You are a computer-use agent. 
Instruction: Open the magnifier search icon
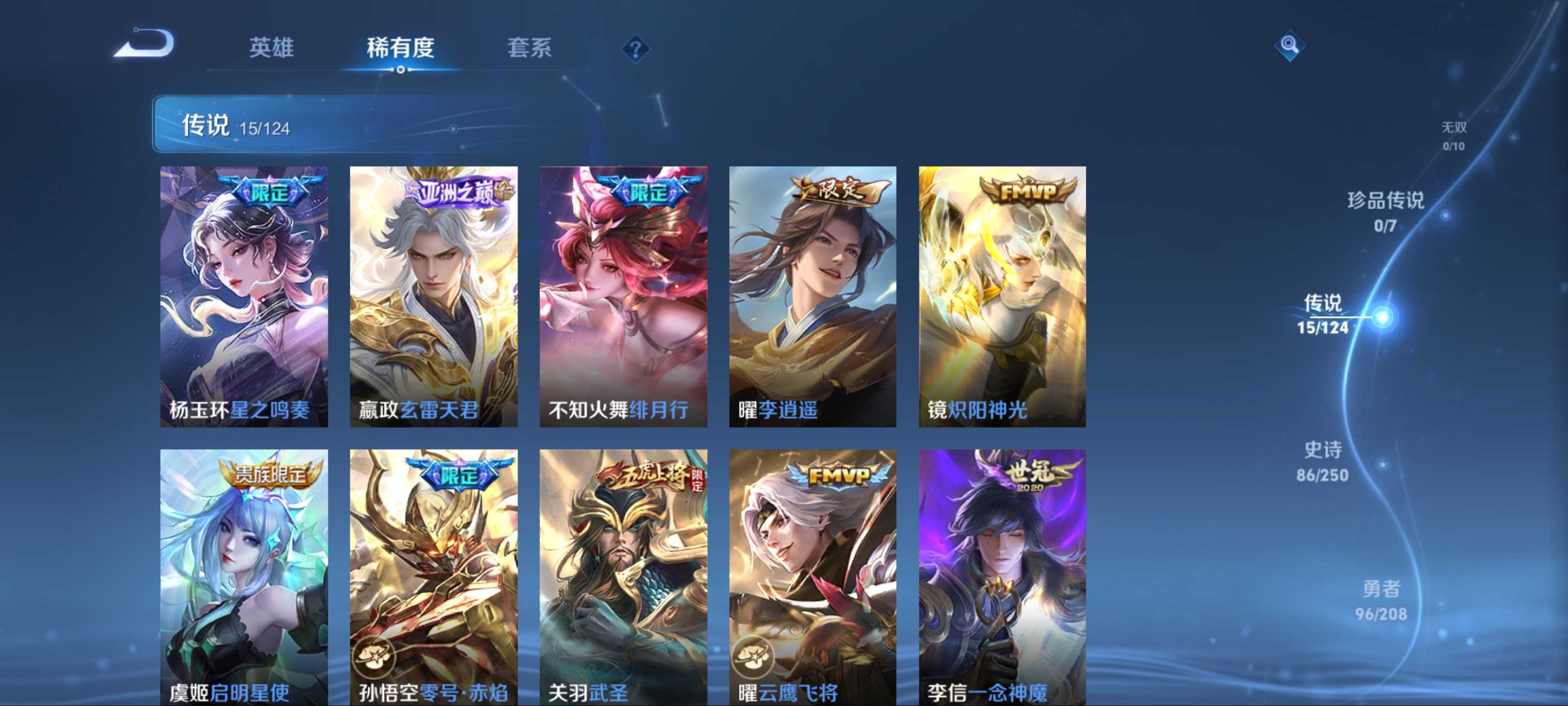coord(1289,45)
